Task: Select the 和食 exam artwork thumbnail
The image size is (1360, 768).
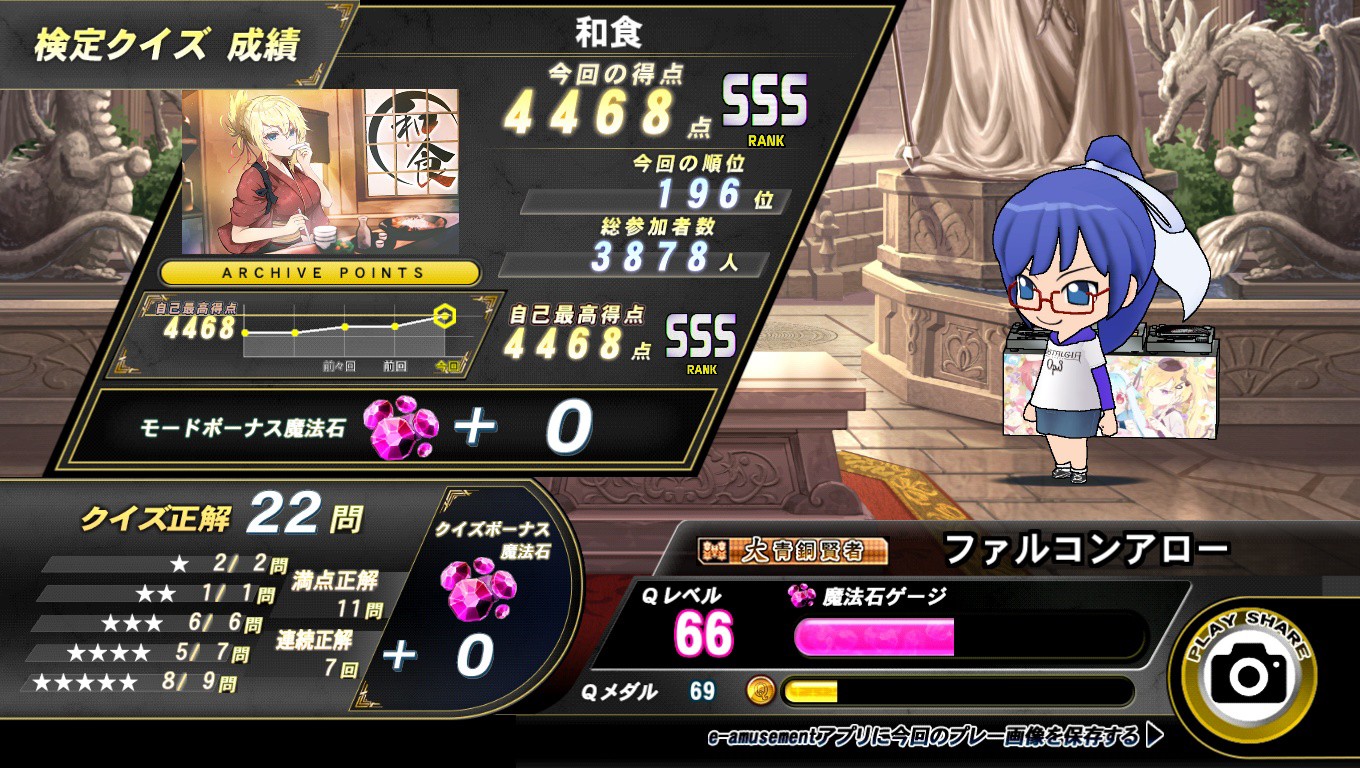Action: click(x=320, y=171)
